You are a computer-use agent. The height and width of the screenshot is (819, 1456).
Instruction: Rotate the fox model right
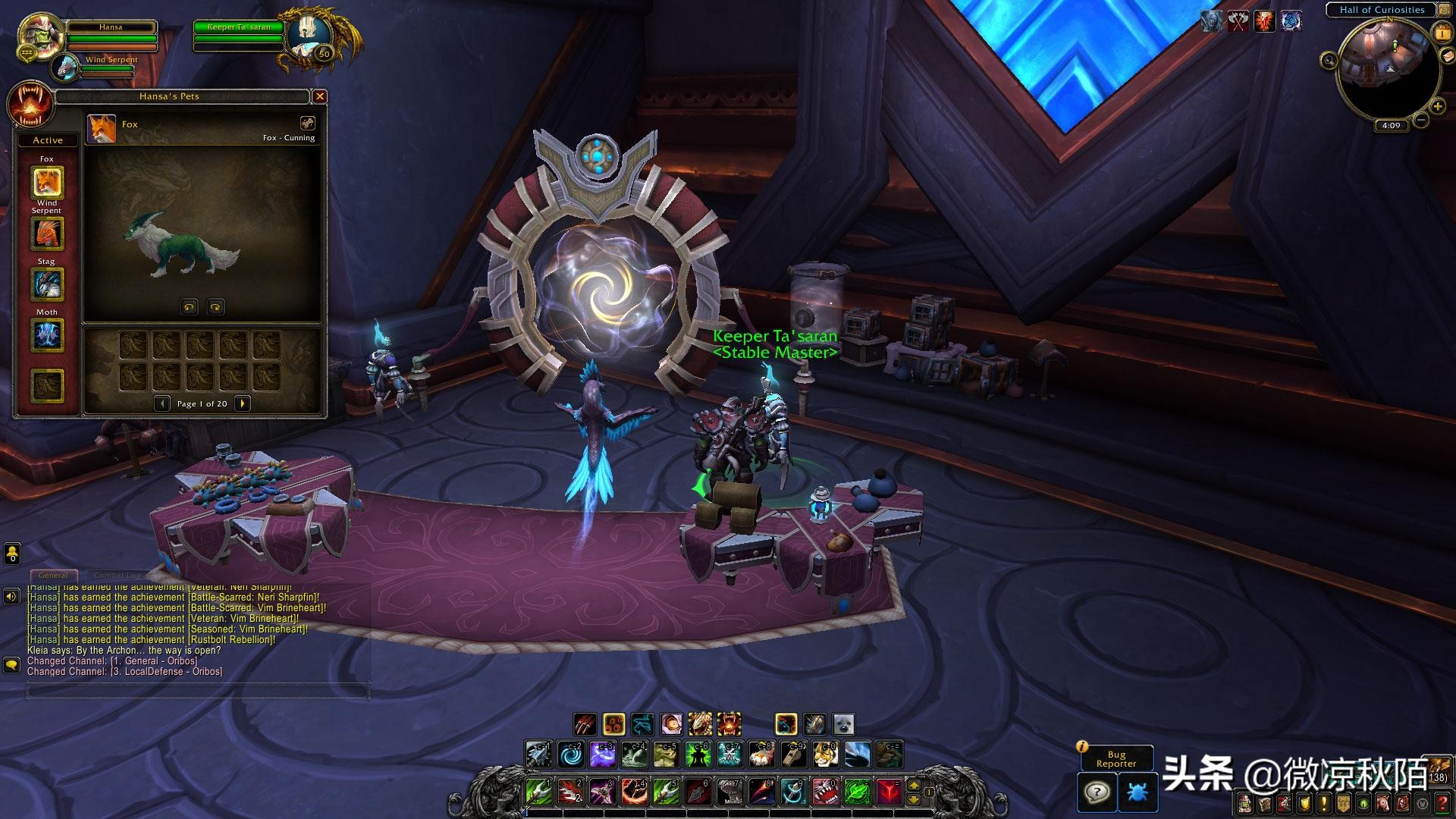pyautogui.click(x=215, y=306)
